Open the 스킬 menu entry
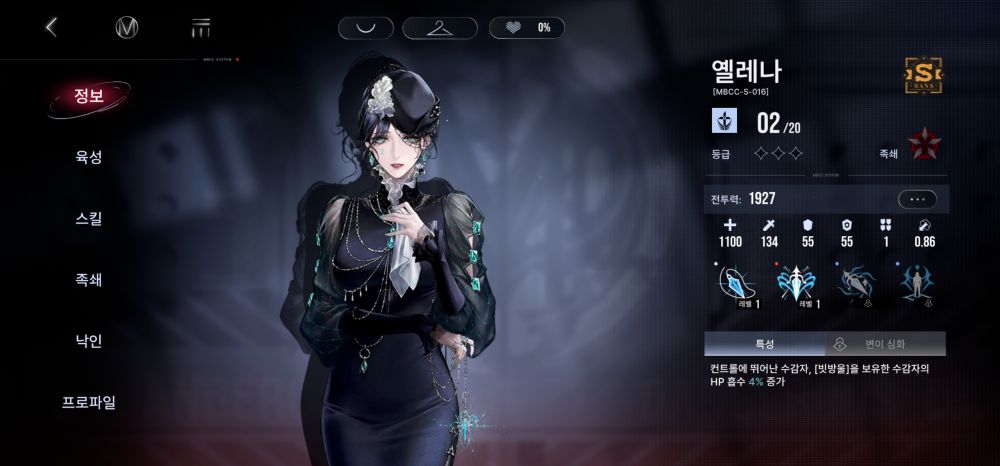The width and height of the screenshot is (1000, 466). (89, 218)
